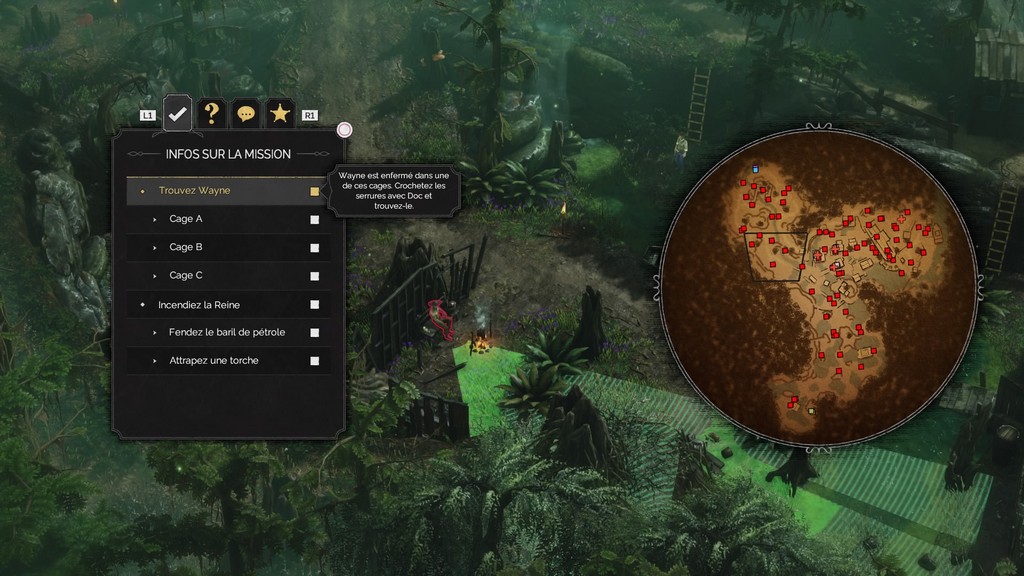Open the star badges tab
This screenshot has height=576, width=1024.
pos(280,114)
